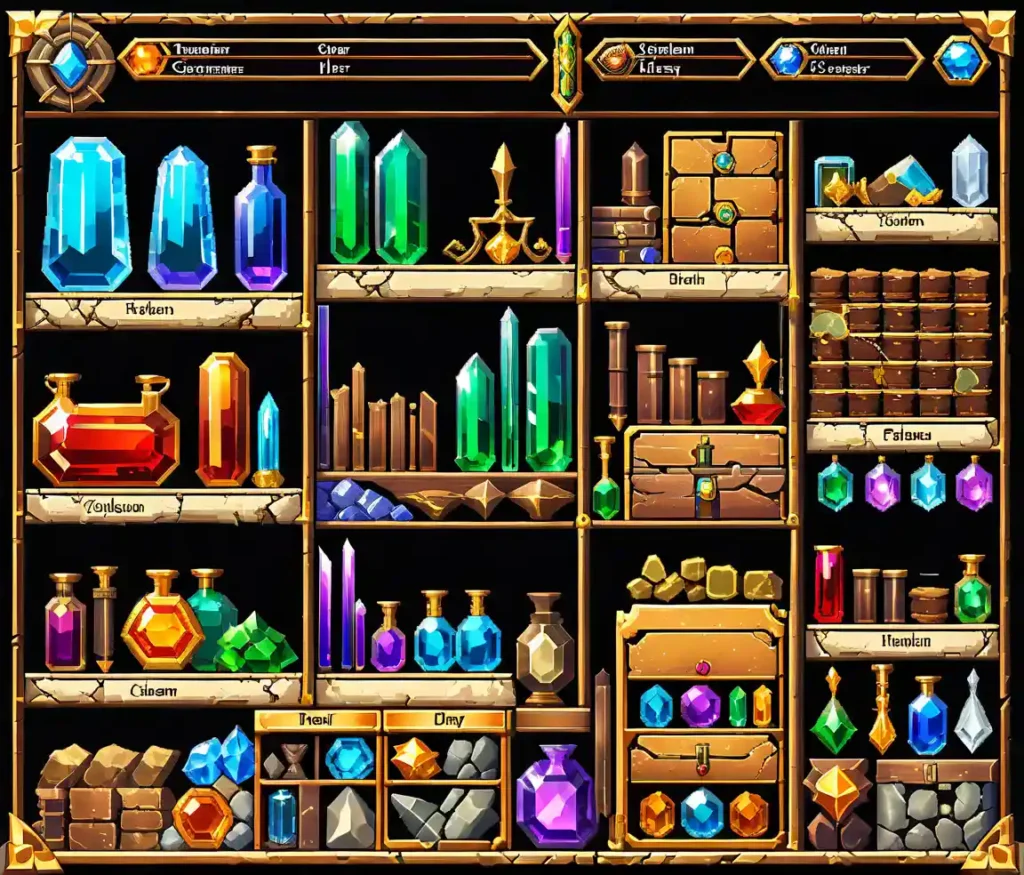The width and height of the screenshot is (1024, 875).
Task: Click the beige stone urn
Action: (544, 649)
